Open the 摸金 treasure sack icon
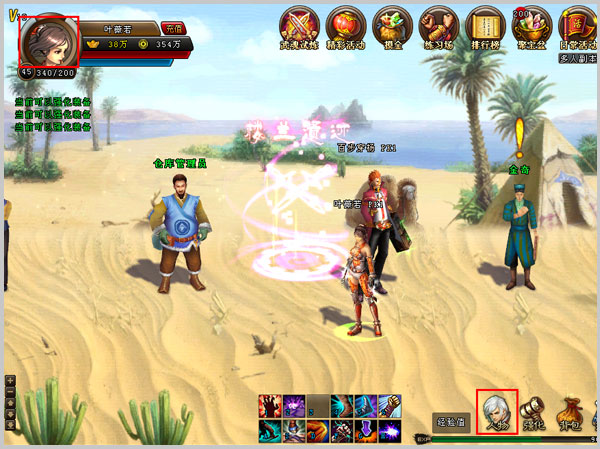 click(392, 29)
